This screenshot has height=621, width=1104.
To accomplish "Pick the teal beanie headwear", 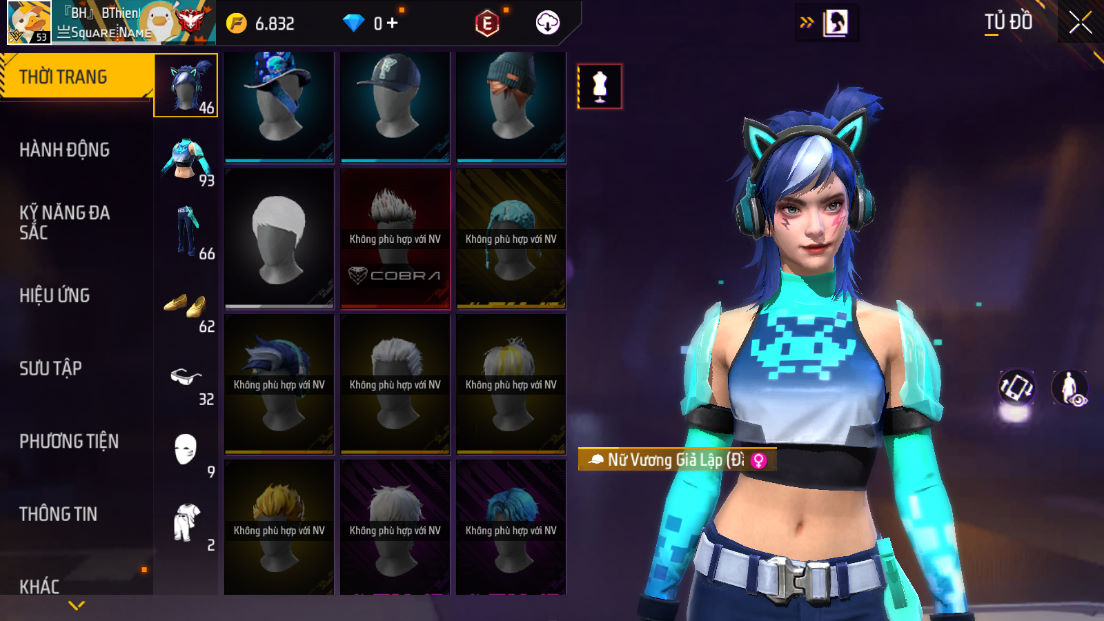I will pos(511,105).
